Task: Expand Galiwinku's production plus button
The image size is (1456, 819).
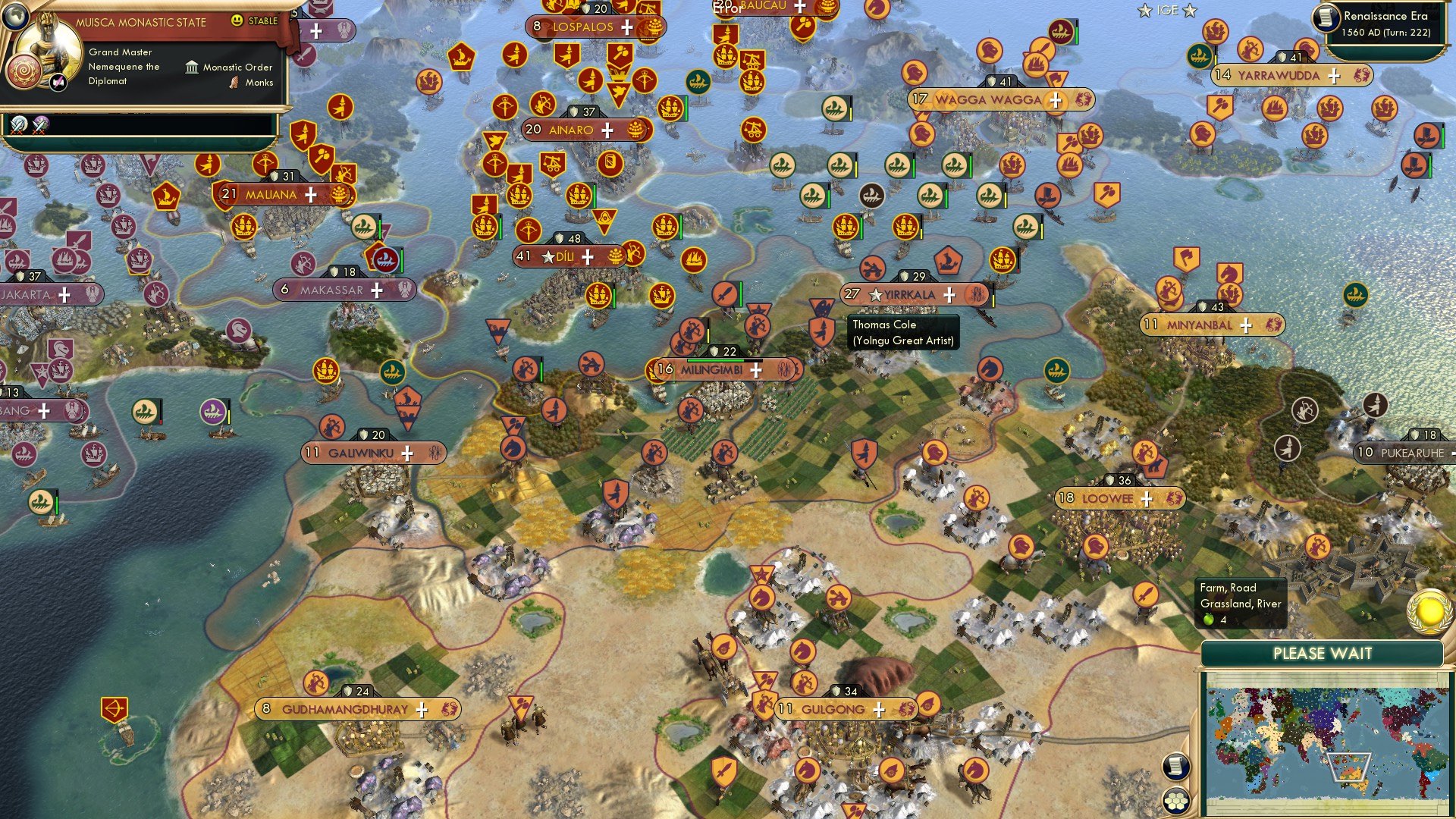Action: pos(407,453)
